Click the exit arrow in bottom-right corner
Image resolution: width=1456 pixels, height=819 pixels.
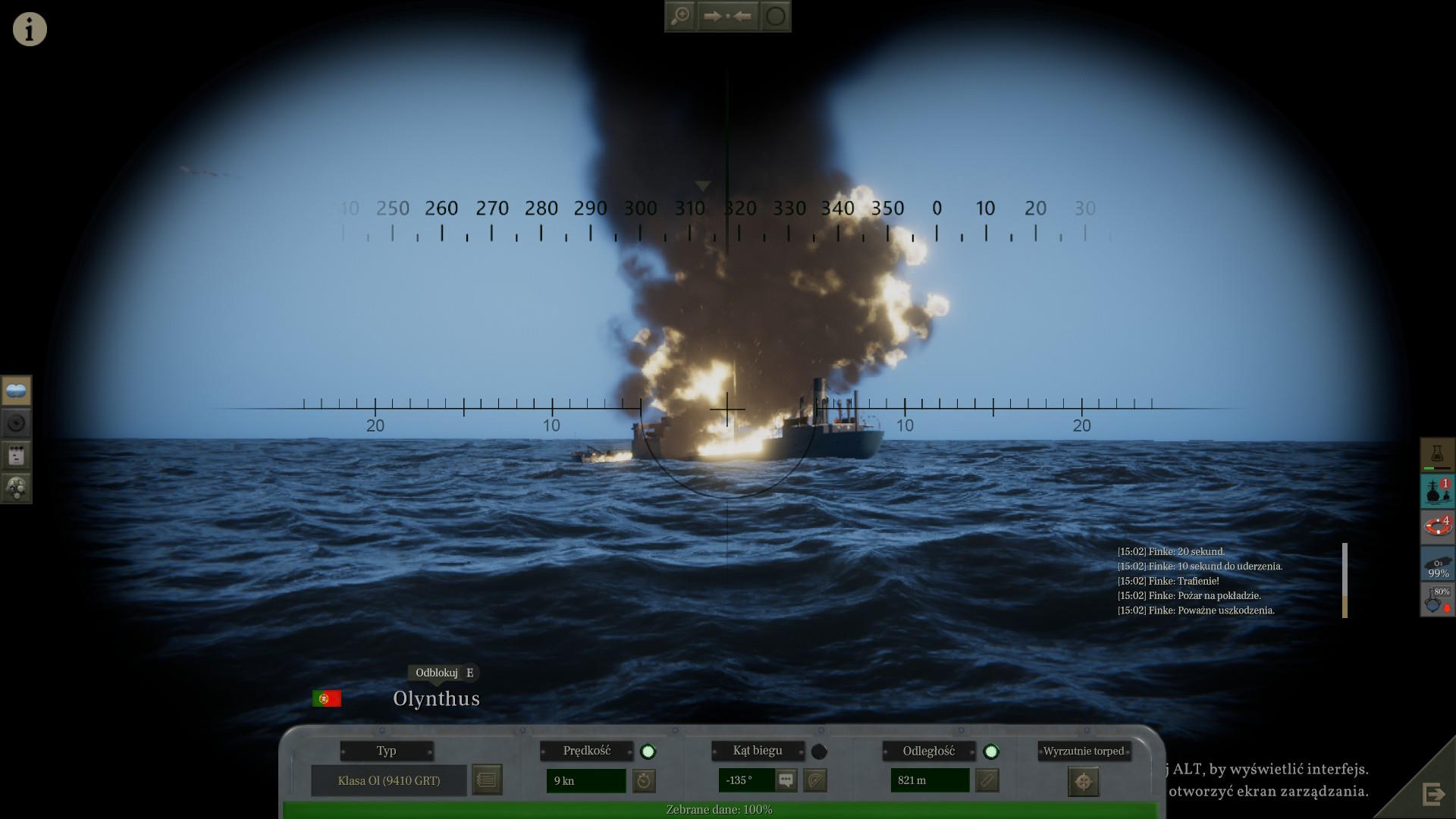tap(1433, 794)
